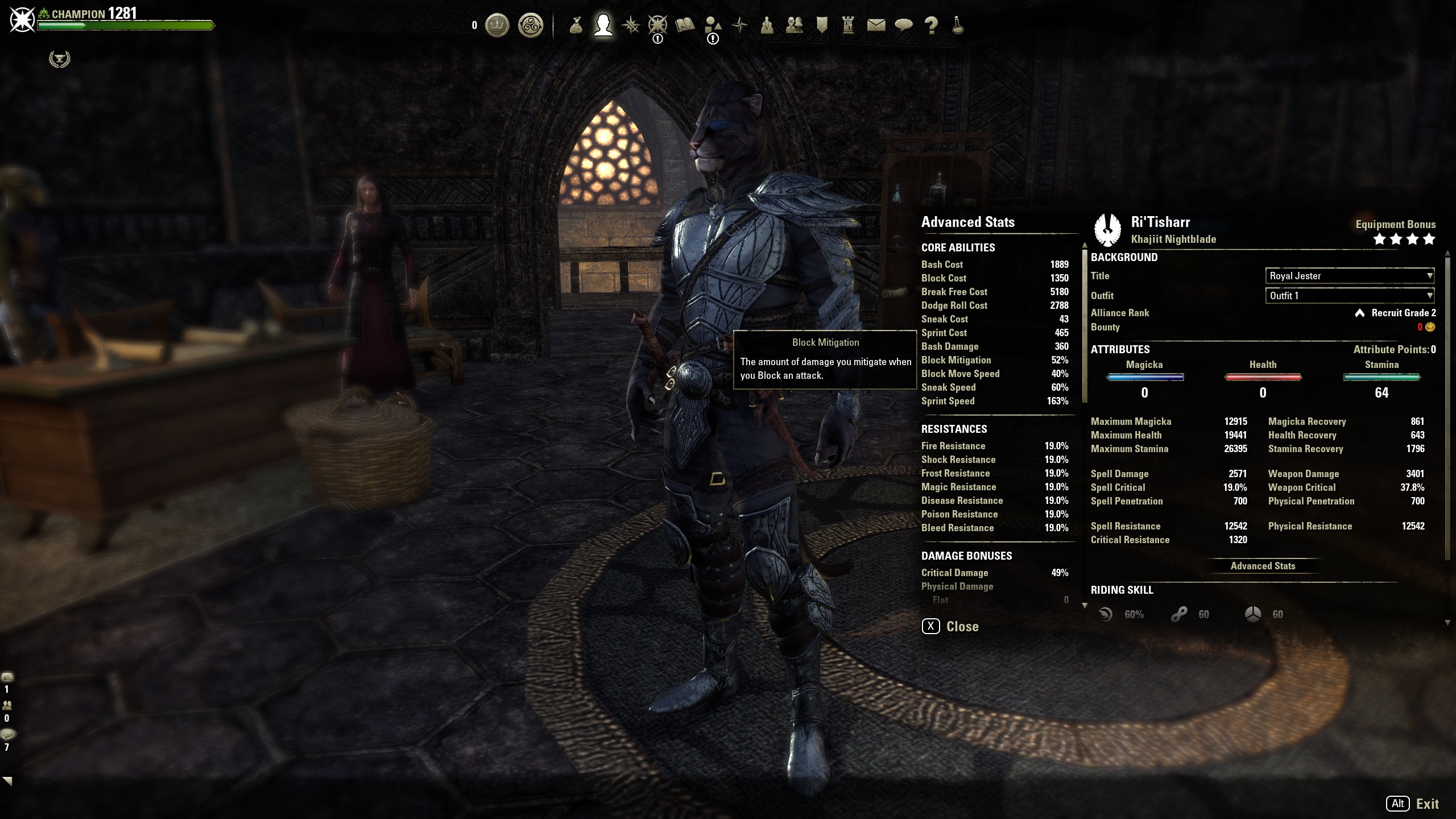Open the Guilds shield menu
Screen dimensions: 1456x819
pos(822,26)
